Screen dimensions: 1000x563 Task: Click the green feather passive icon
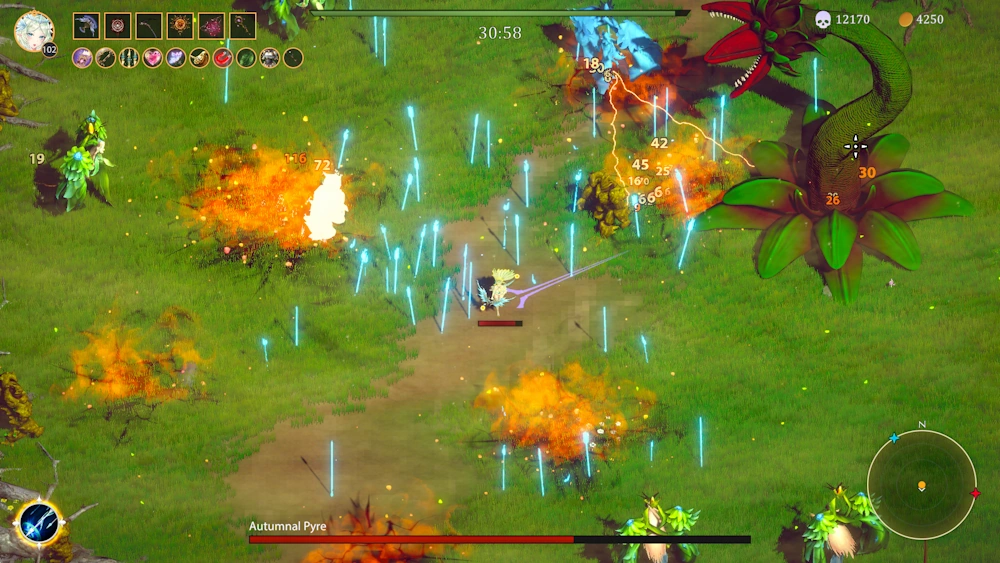coord(246,58)
